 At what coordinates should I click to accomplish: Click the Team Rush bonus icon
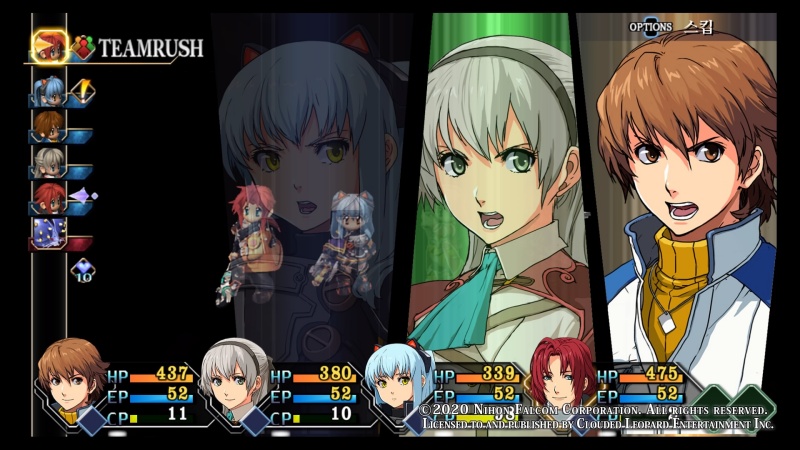[82, 47]
